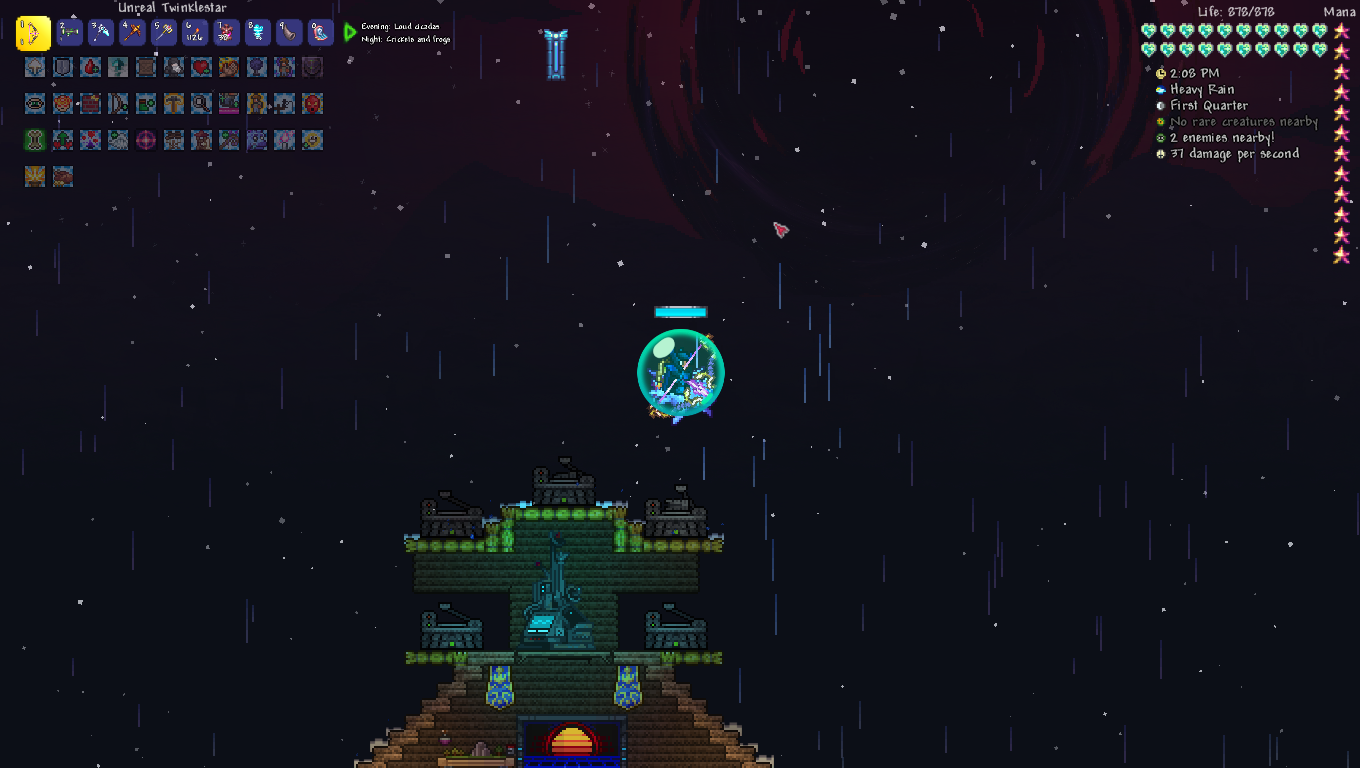Image resolution: width=1360 pixels, height=768 pixels.
Task: Click the roast chicken Well Fed buff
Action: click(x=63, y=177)
